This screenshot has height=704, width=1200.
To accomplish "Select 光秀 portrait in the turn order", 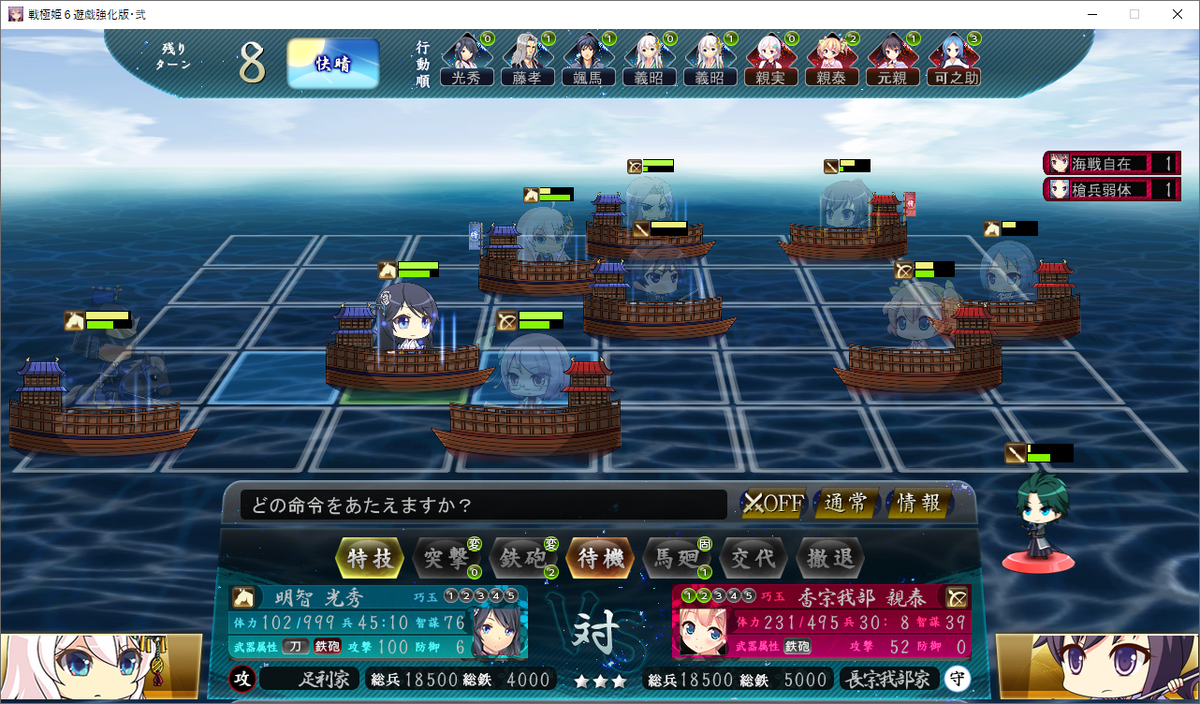I will (466, 60).
